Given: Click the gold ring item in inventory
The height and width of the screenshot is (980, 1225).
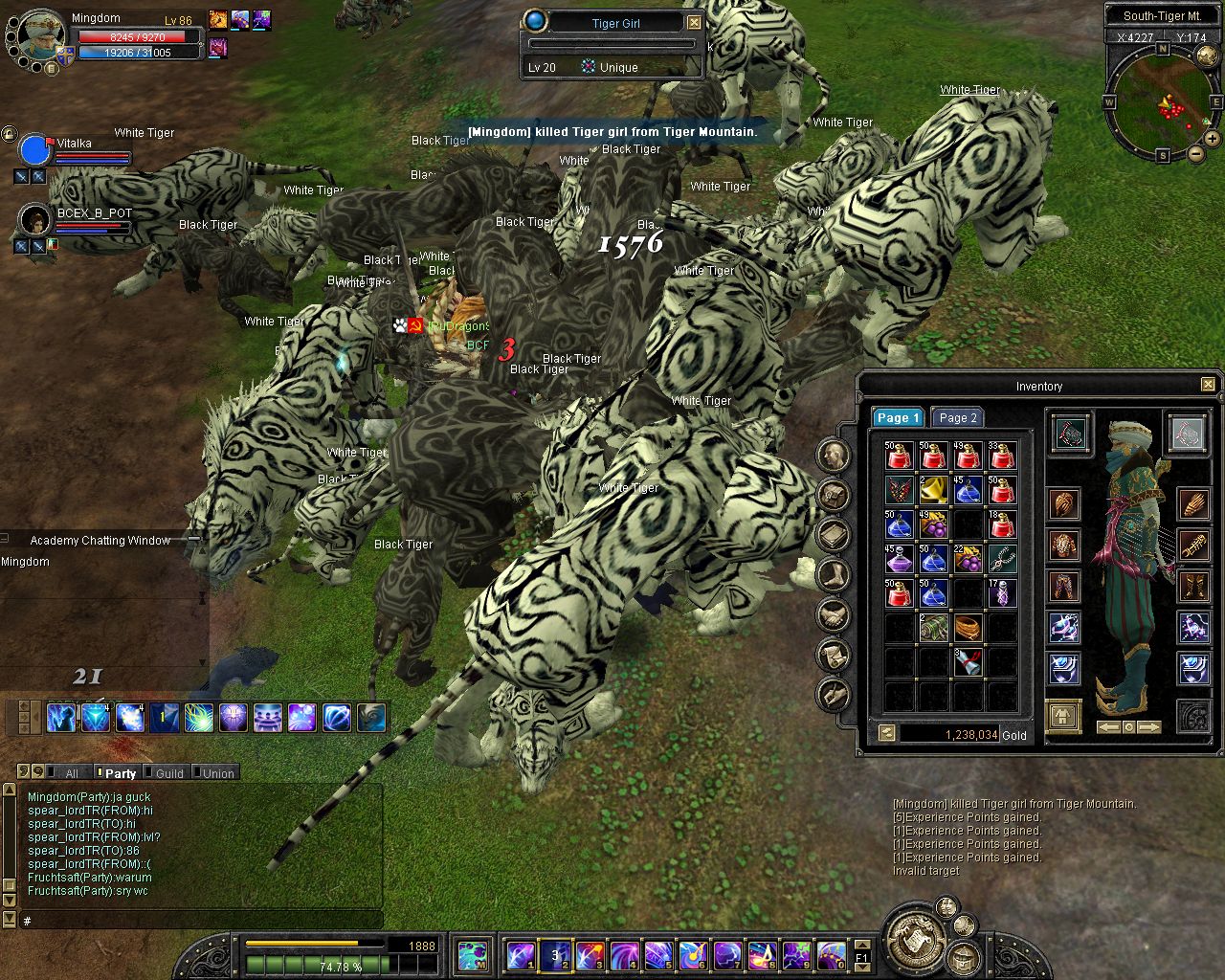Looking at the screenshot, I should click(x=968, y=629).
